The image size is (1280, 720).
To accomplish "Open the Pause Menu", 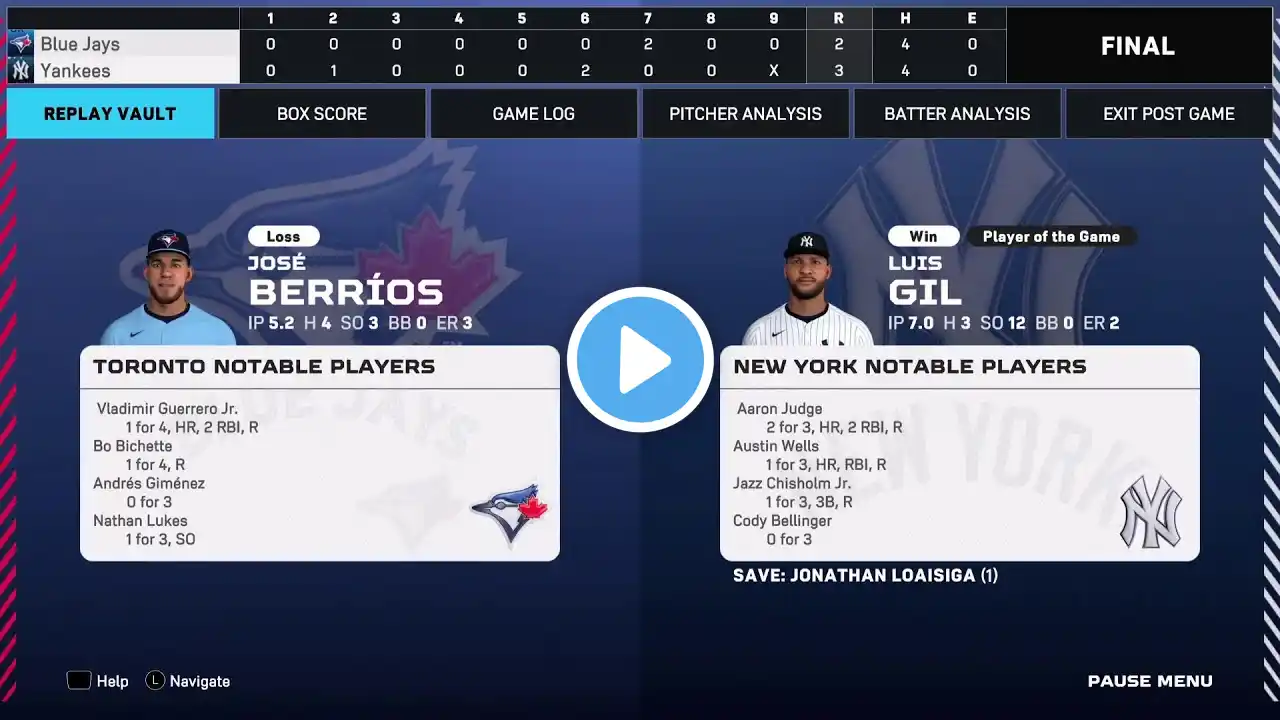I will point(1150,681).
